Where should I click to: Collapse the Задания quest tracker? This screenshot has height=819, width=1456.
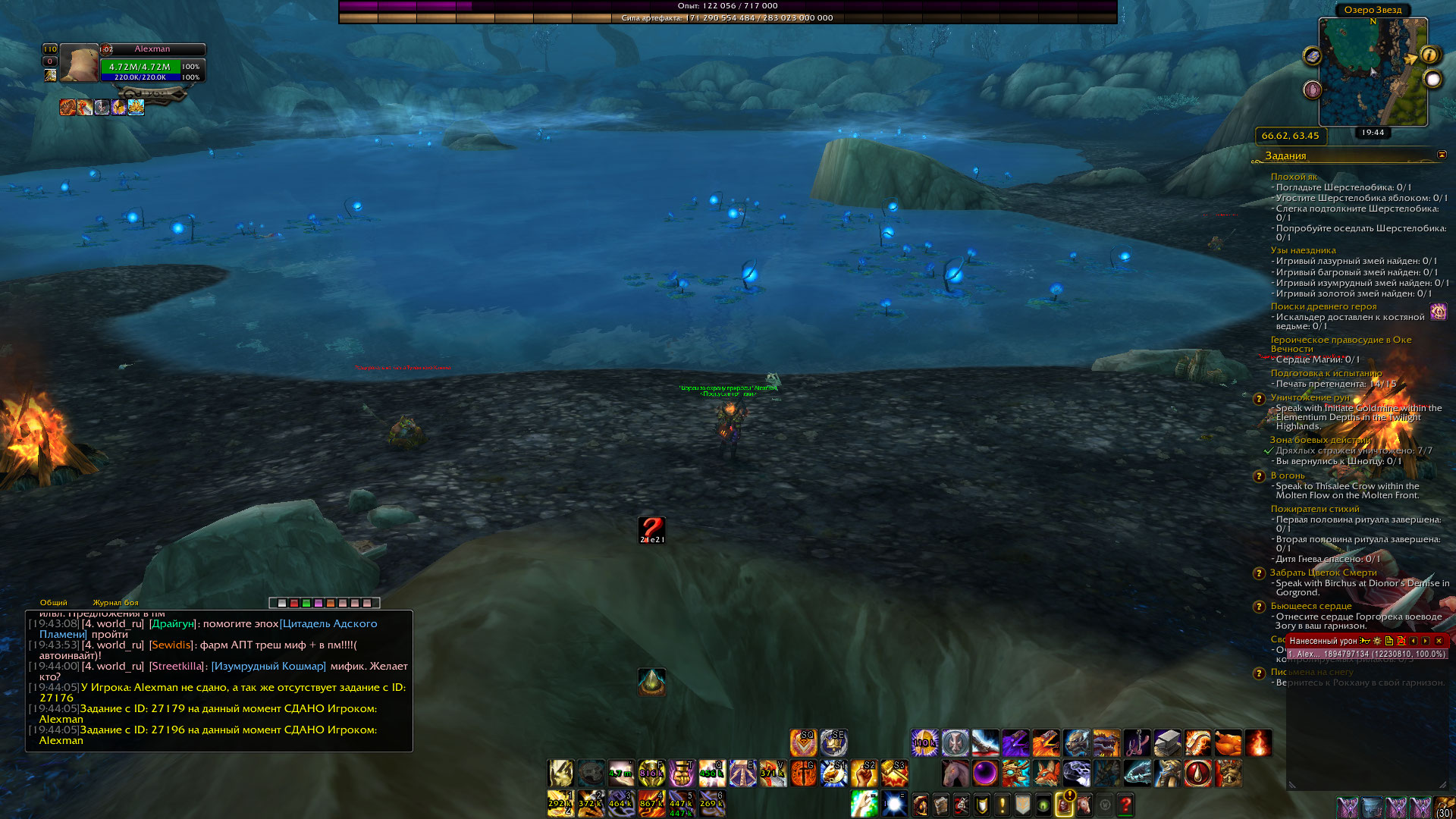(x=1442, y=155)
